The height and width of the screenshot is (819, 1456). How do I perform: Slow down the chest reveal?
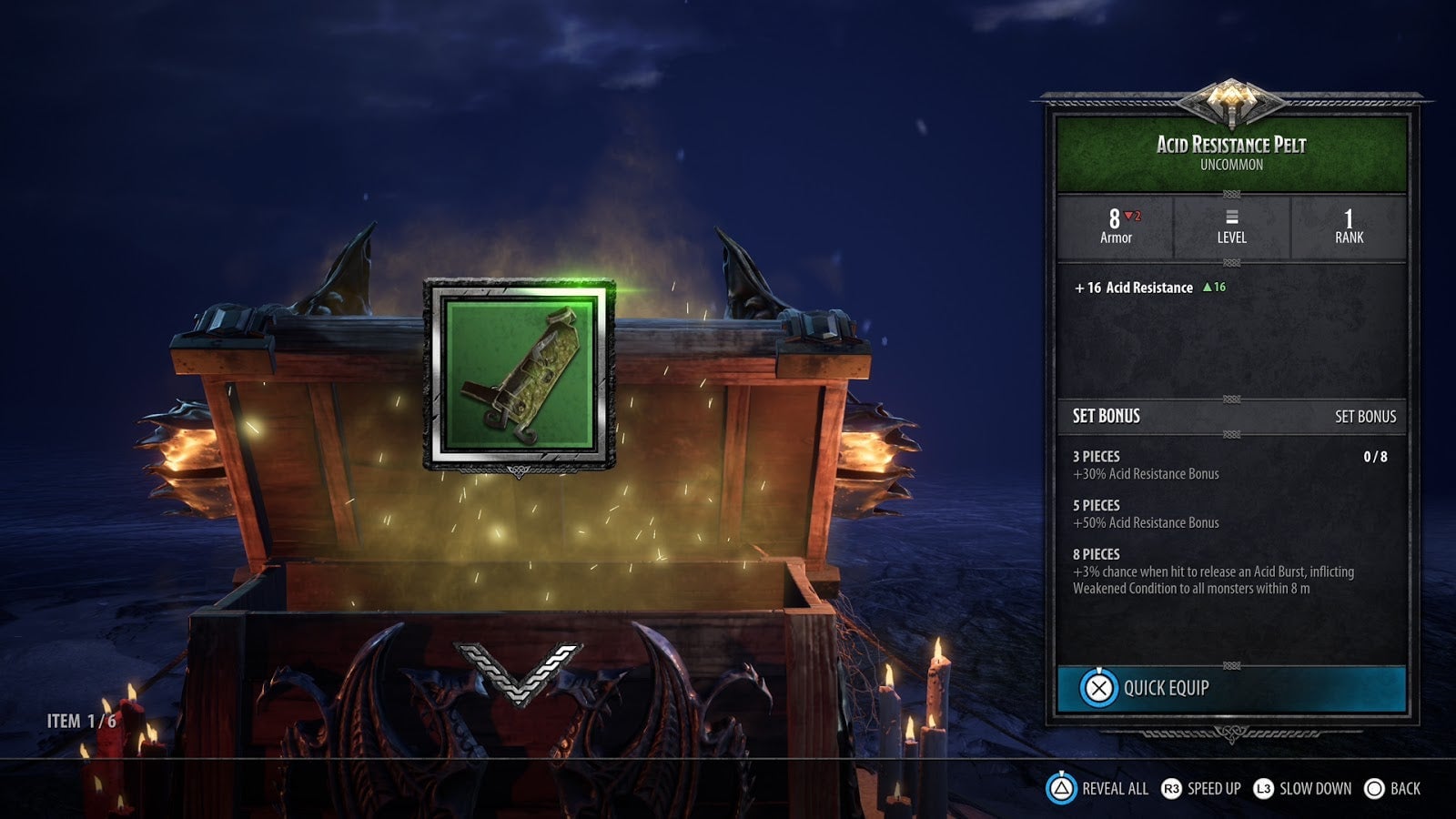pos(1302,789)
